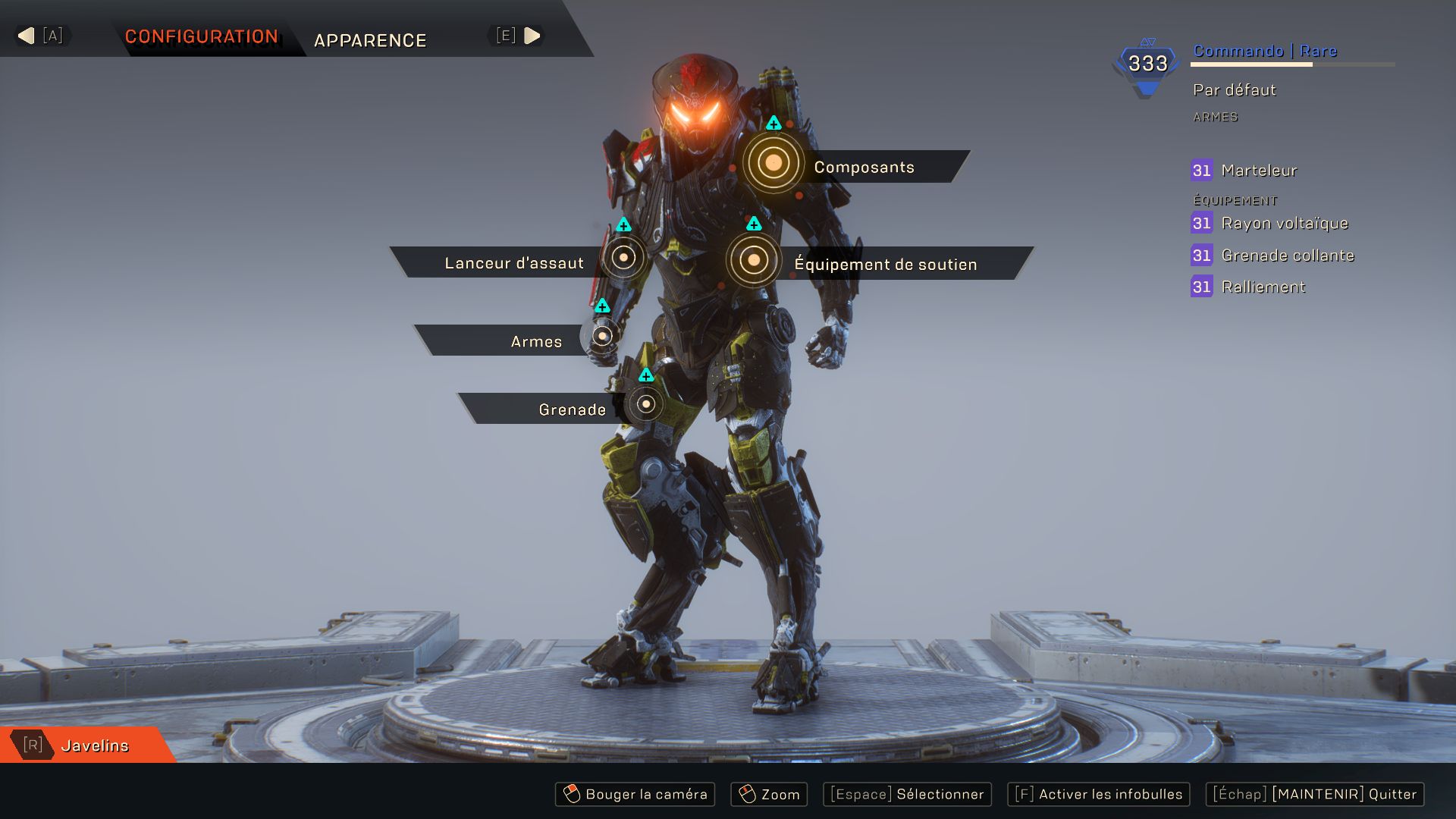The image size is (1456, 819).
Task: Select the Lanceur d'assaut slot icon
Action: (x=623, y=258)
